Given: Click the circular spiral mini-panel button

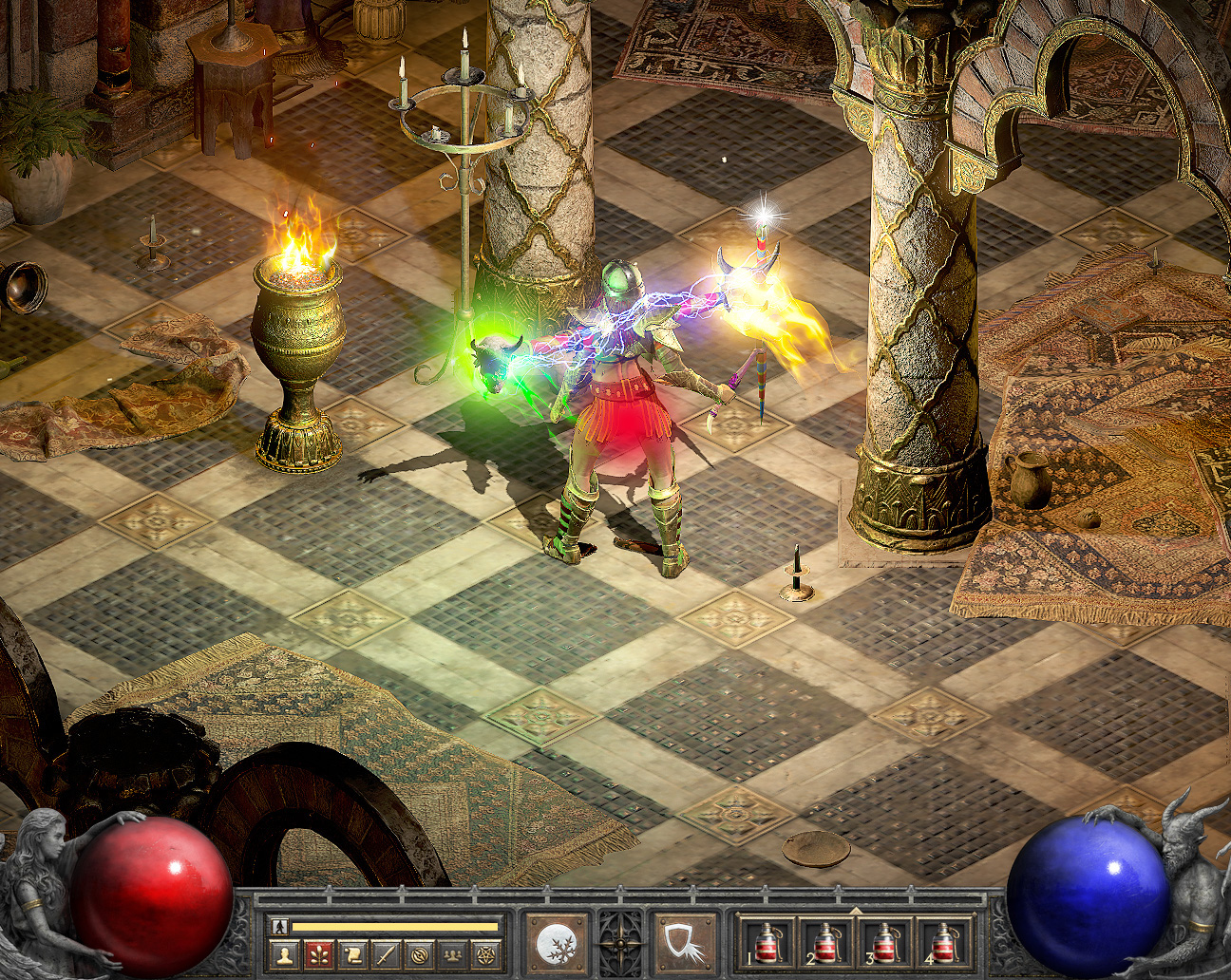Looking at the screenshot, I should pyautogui.click(x=417, y=952).
